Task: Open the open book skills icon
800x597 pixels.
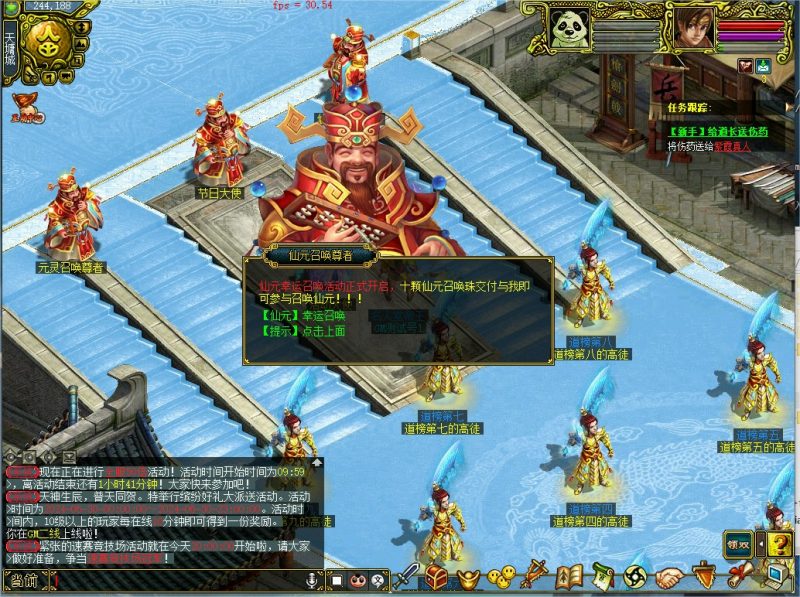Action: pyautogui.click(x=569, y=577)
